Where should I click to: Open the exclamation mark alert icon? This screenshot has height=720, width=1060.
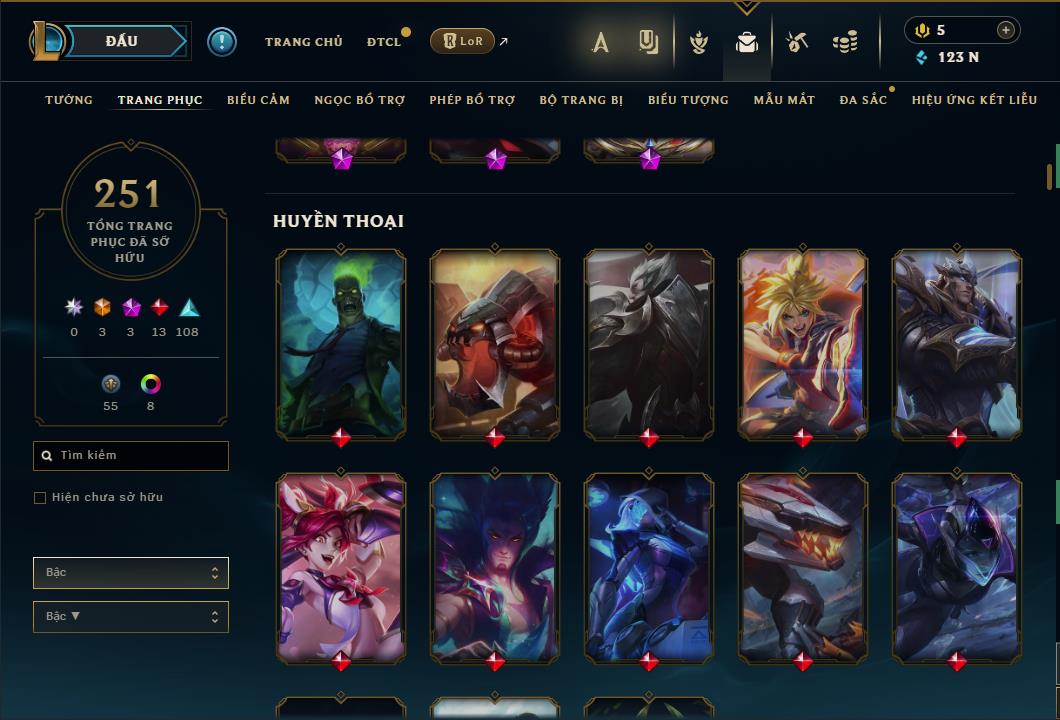click(222, 41)
